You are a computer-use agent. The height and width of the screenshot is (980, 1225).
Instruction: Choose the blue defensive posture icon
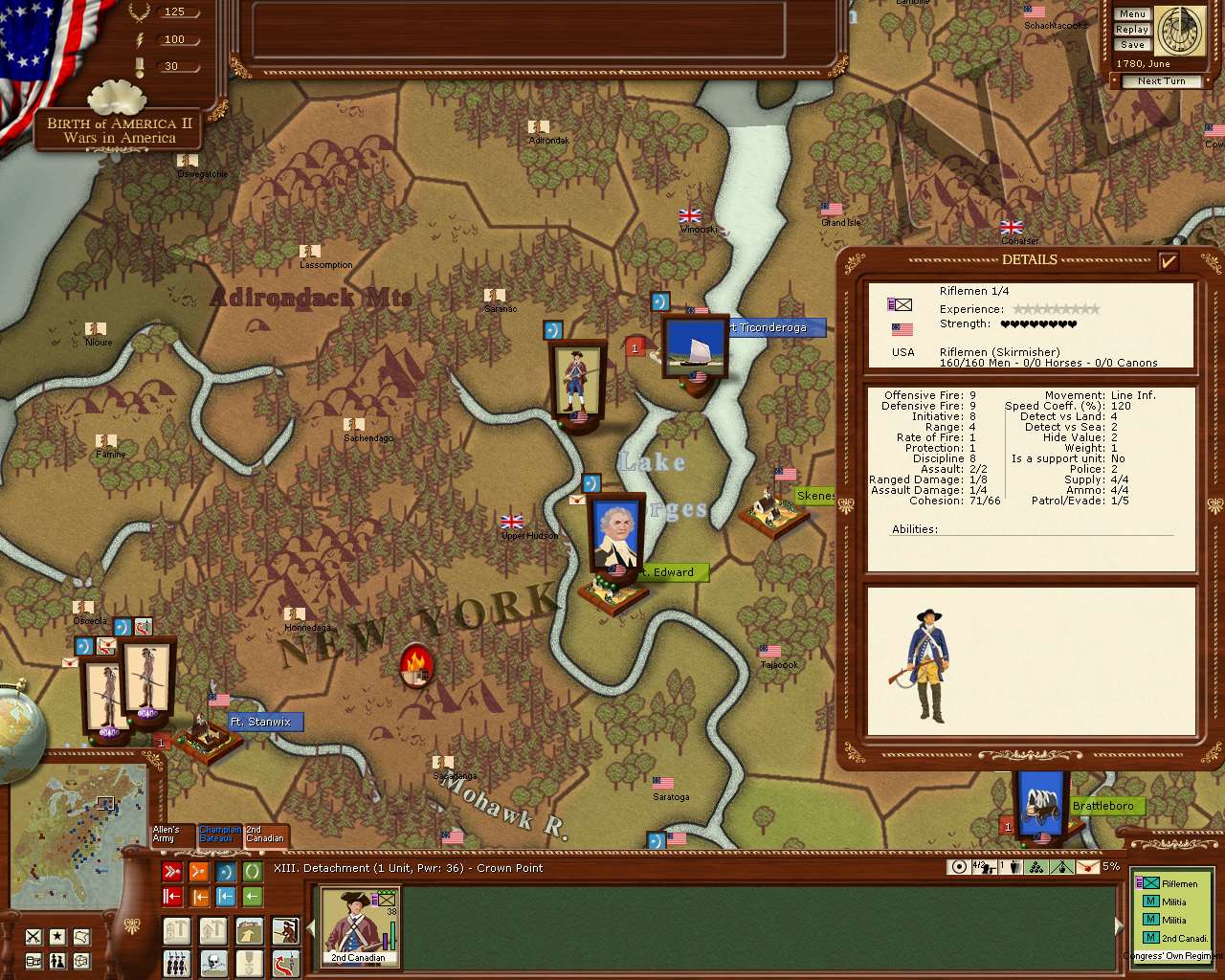pyautogui.click(x=226, y=872)
